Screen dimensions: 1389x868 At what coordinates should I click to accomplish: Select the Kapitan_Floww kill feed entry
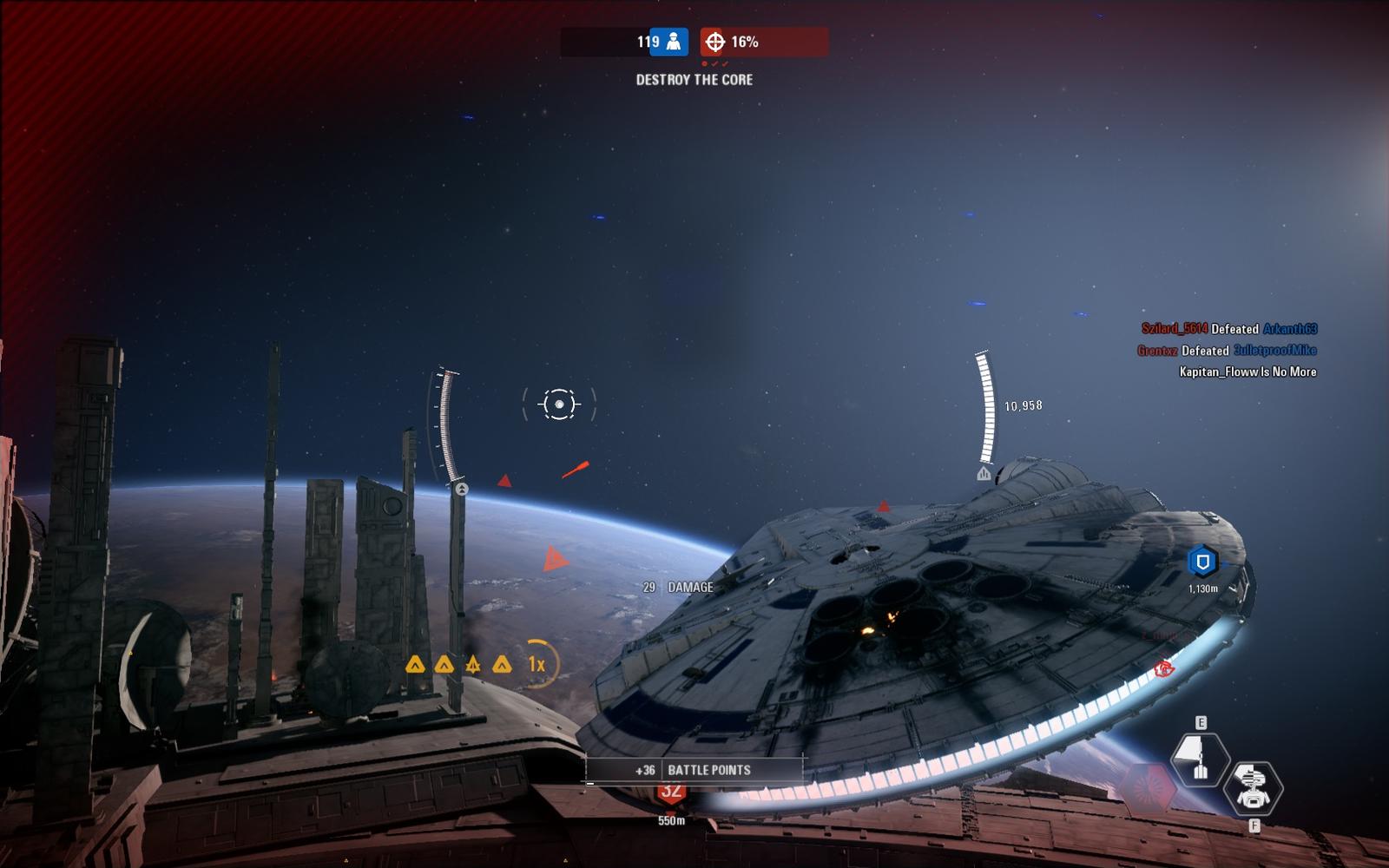pos(1247,372)
